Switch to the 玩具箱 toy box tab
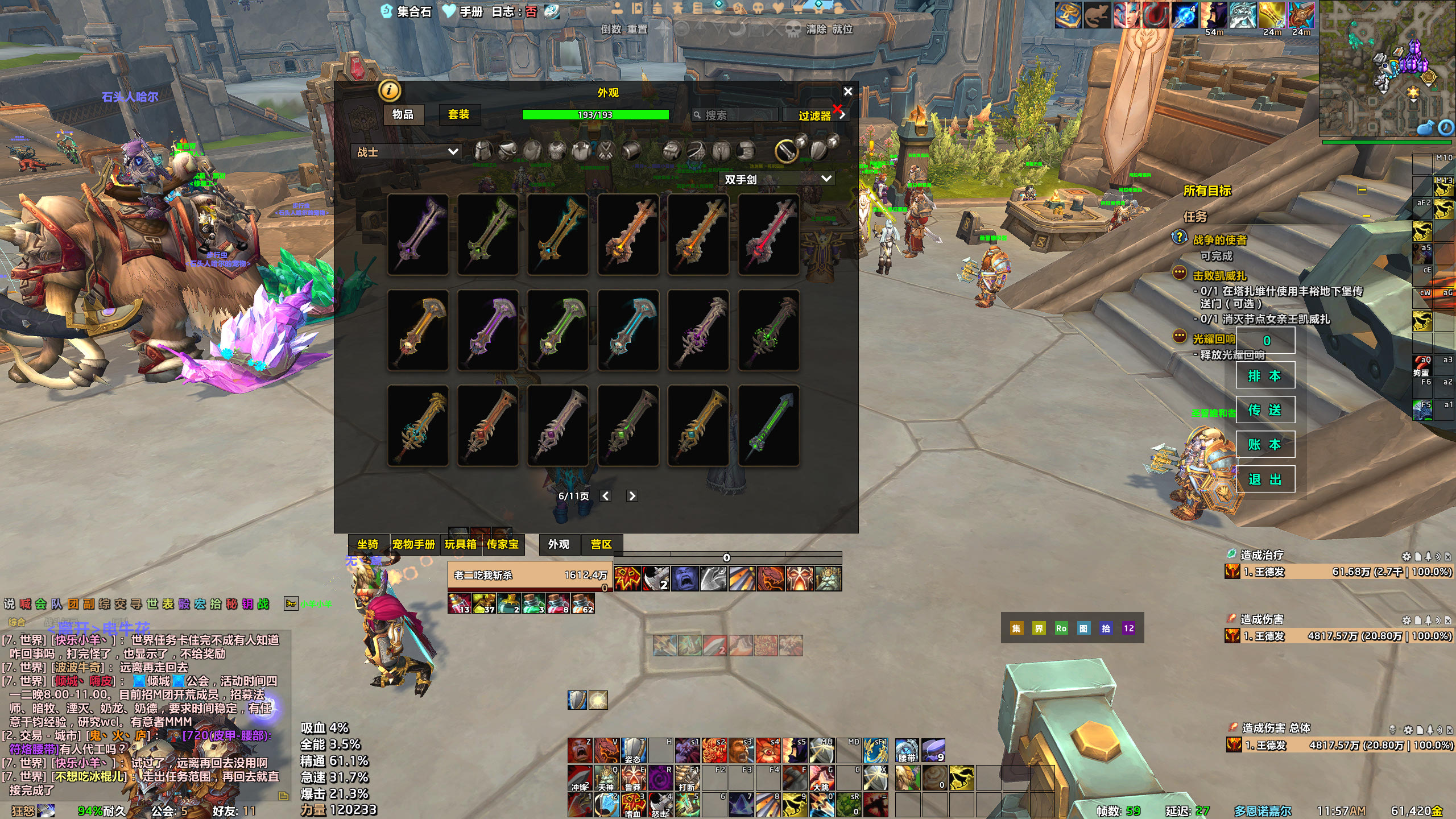1456x819 pixels. click(460, 544)
